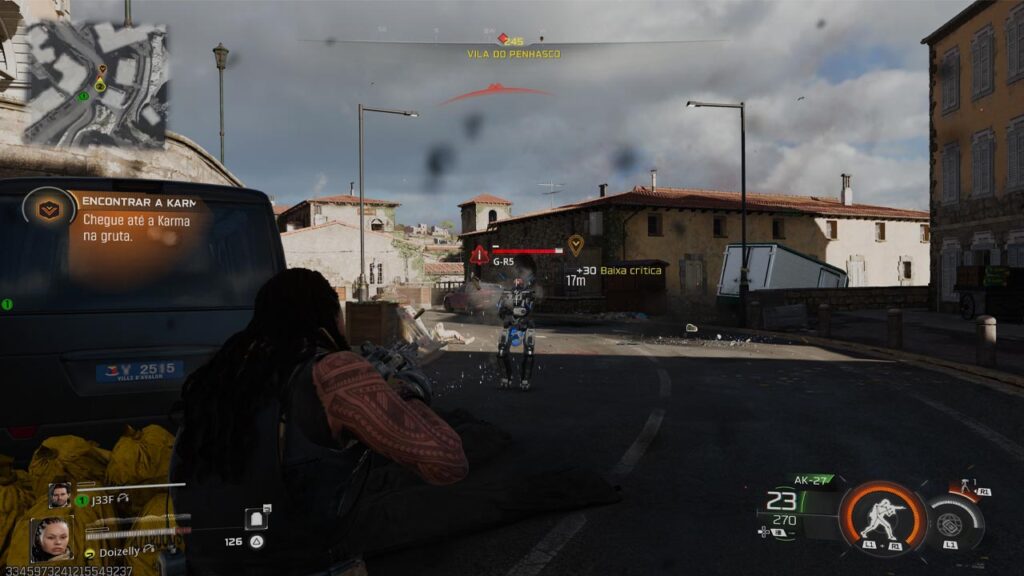Use the globe gadget ability dial

tap(951, 523)
